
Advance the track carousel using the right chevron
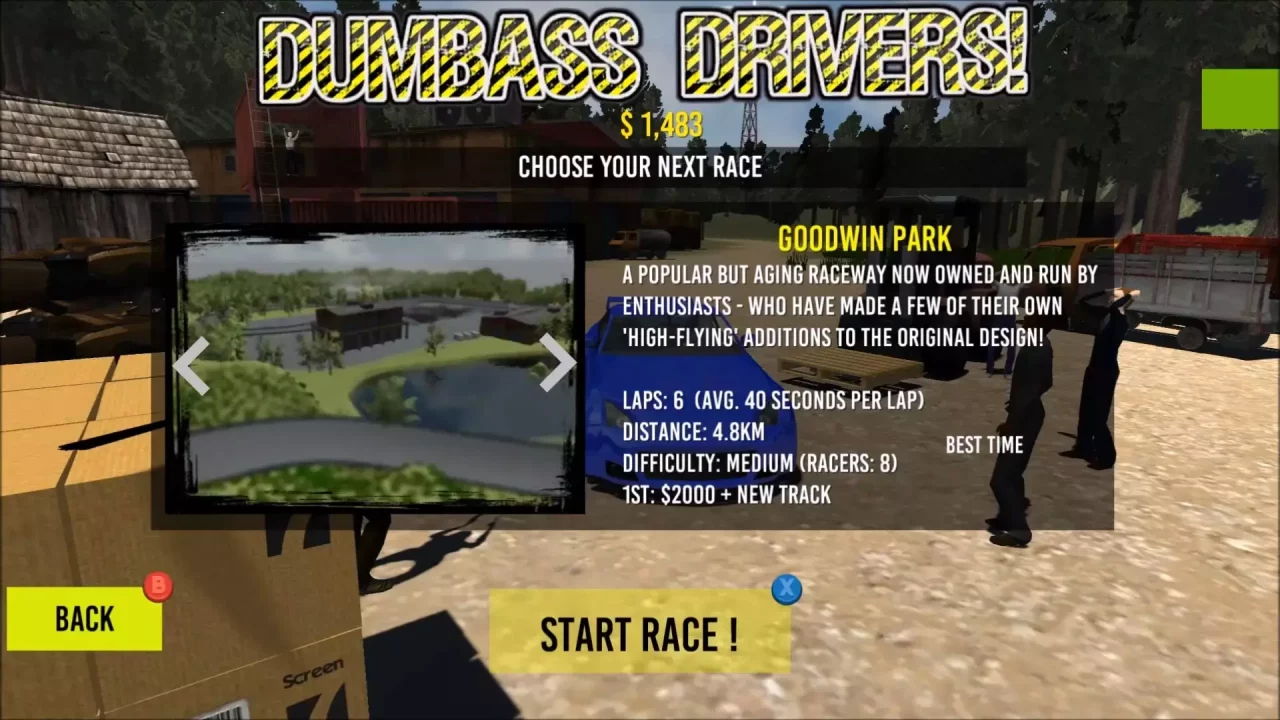point(556,365)
